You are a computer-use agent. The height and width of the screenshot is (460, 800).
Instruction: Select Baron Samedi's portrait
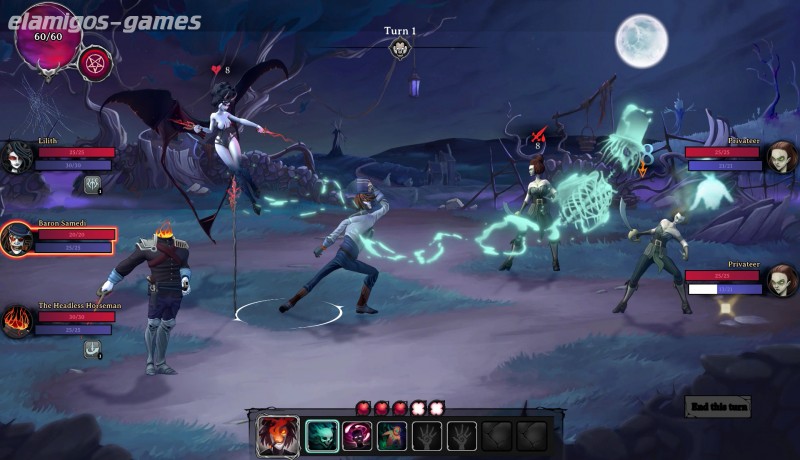point(17,239)
